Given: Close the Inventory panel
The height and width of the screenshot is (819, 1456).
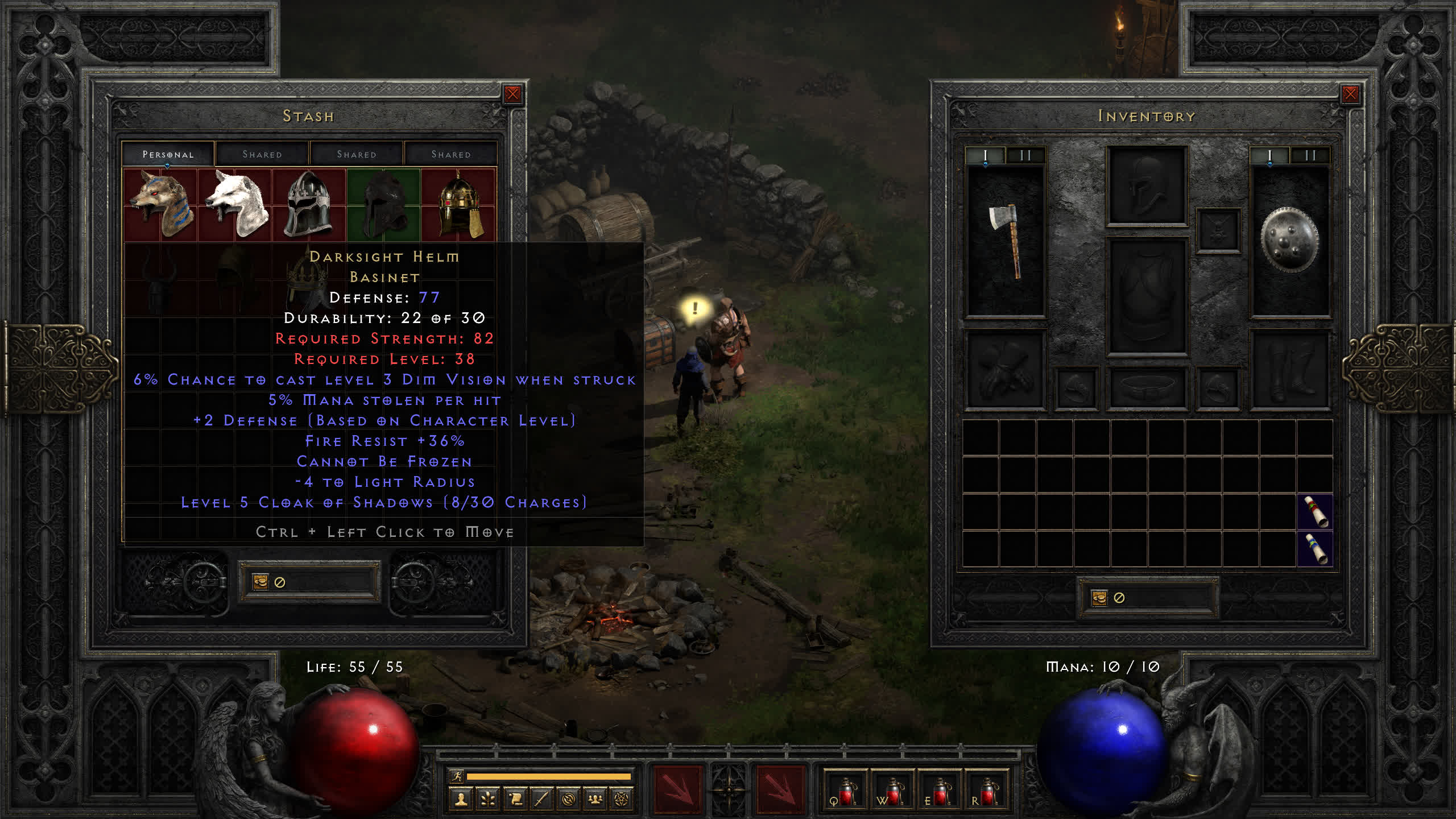Looking at the screenshot, I should click(1350, 94).
